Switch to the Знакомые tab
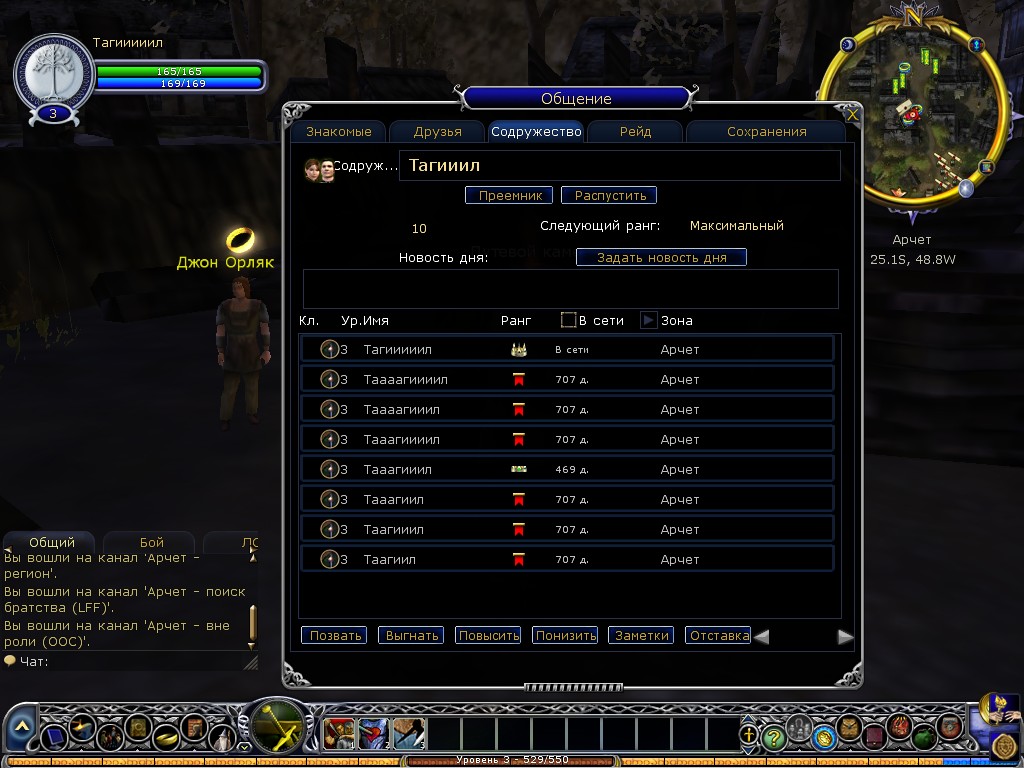Viewport: 1024px width, 768px height. [x=339, y=132]
